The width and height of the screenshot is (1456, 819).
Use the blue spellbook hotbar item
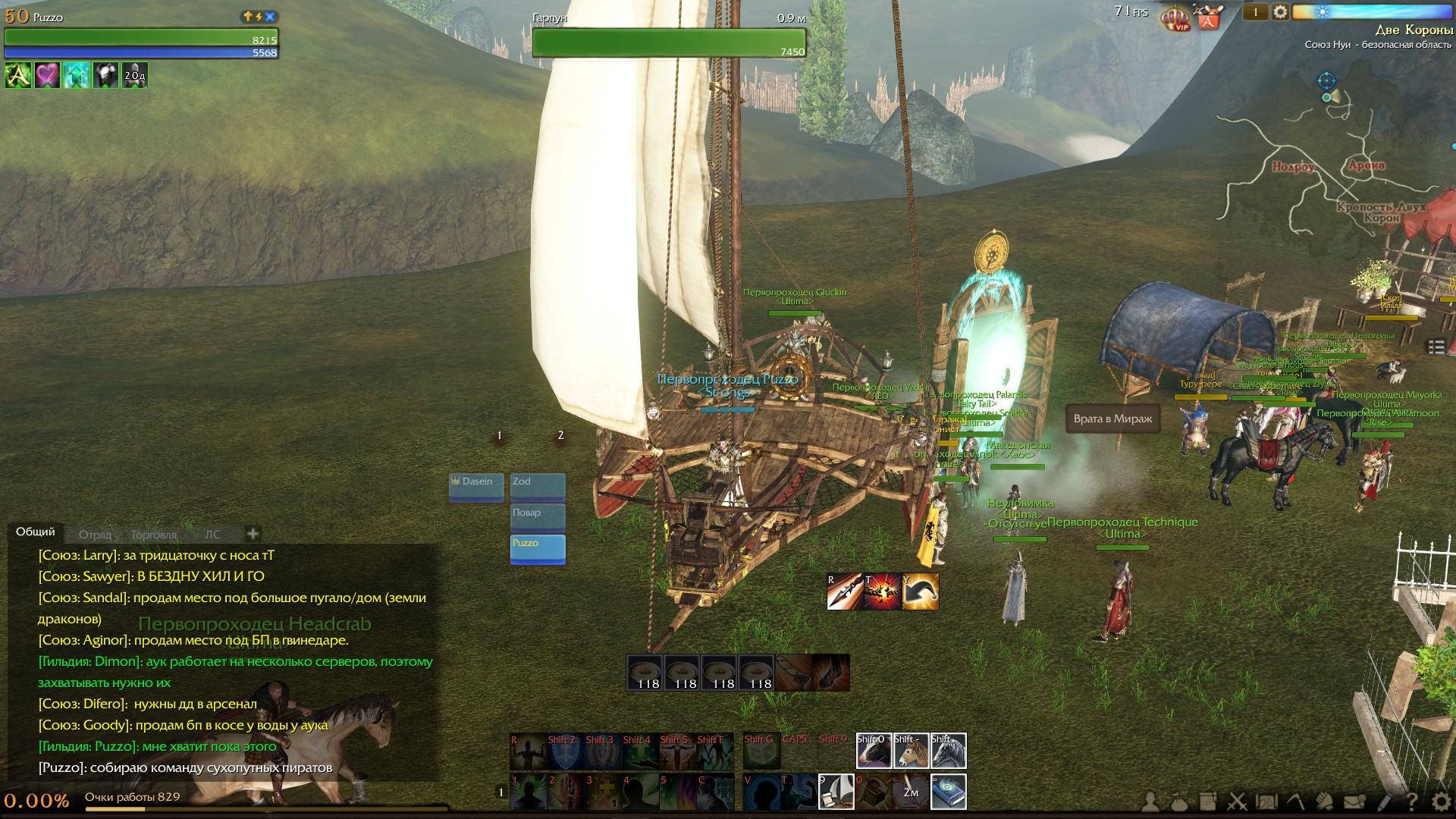(x=949, y=792)
